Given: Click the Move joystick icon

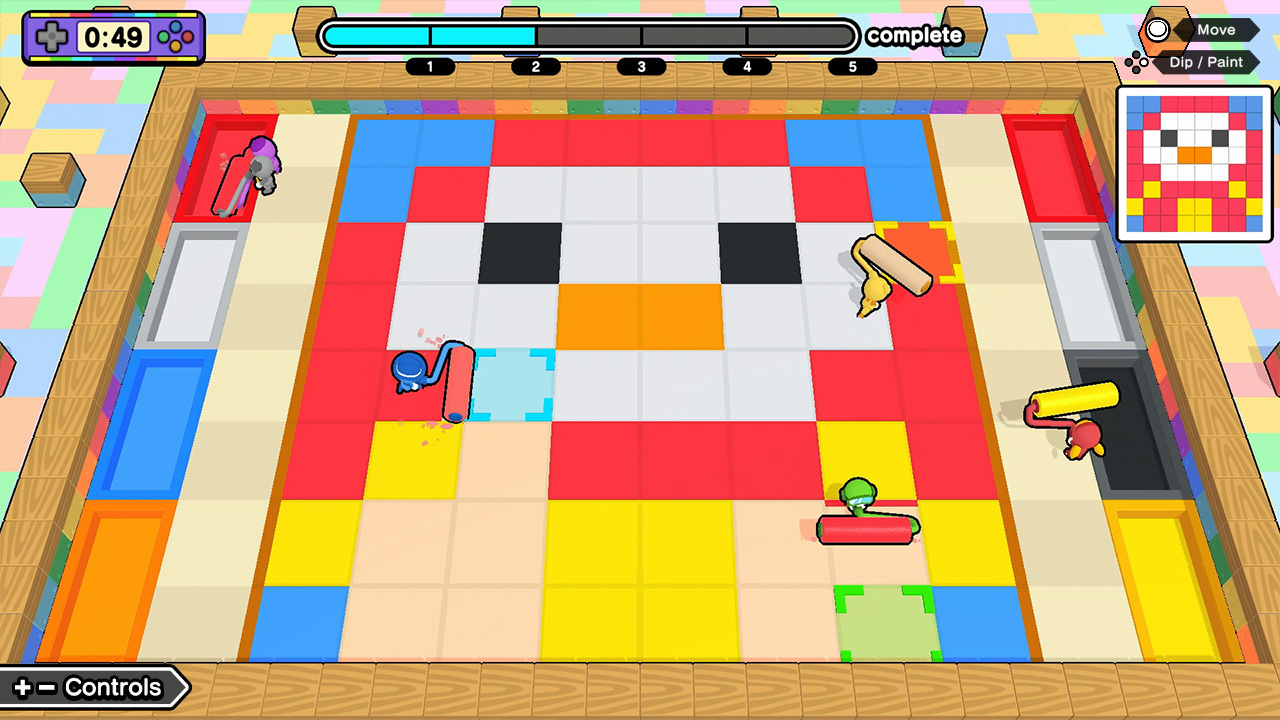Looking at the screenshot, I should (1158, 30).
